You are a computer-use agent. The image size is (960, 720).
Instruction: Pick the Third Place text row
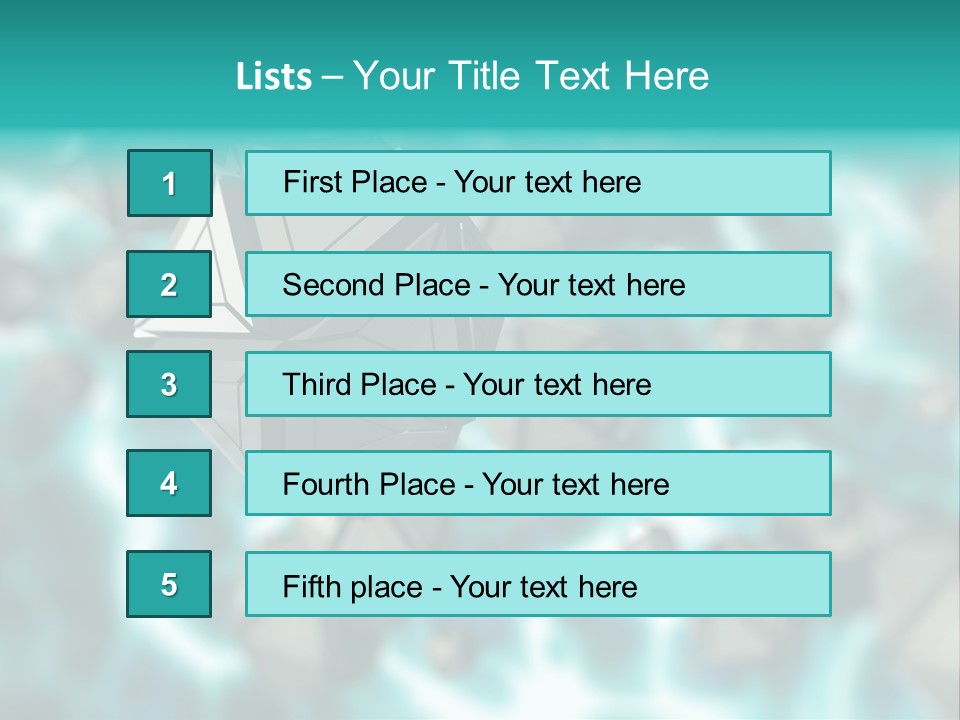538,384
